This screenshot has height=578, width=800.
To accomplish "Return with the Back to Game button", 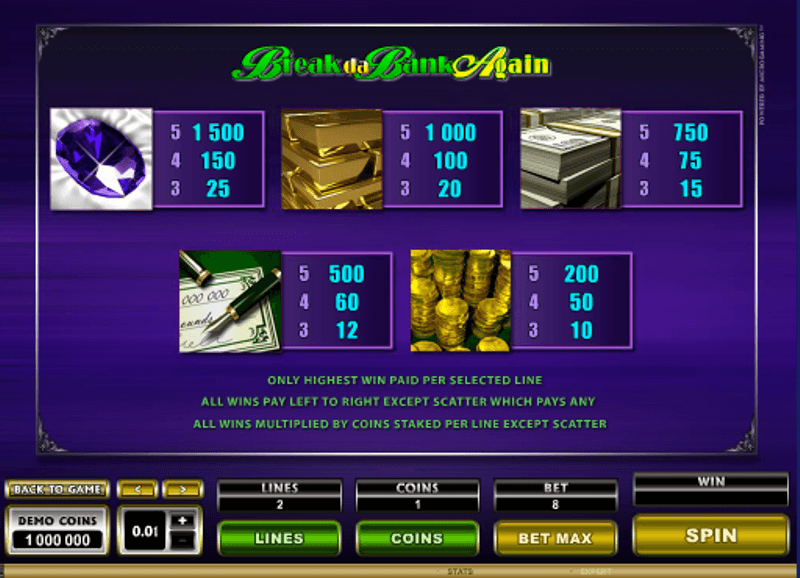I will tap(56, 489).
